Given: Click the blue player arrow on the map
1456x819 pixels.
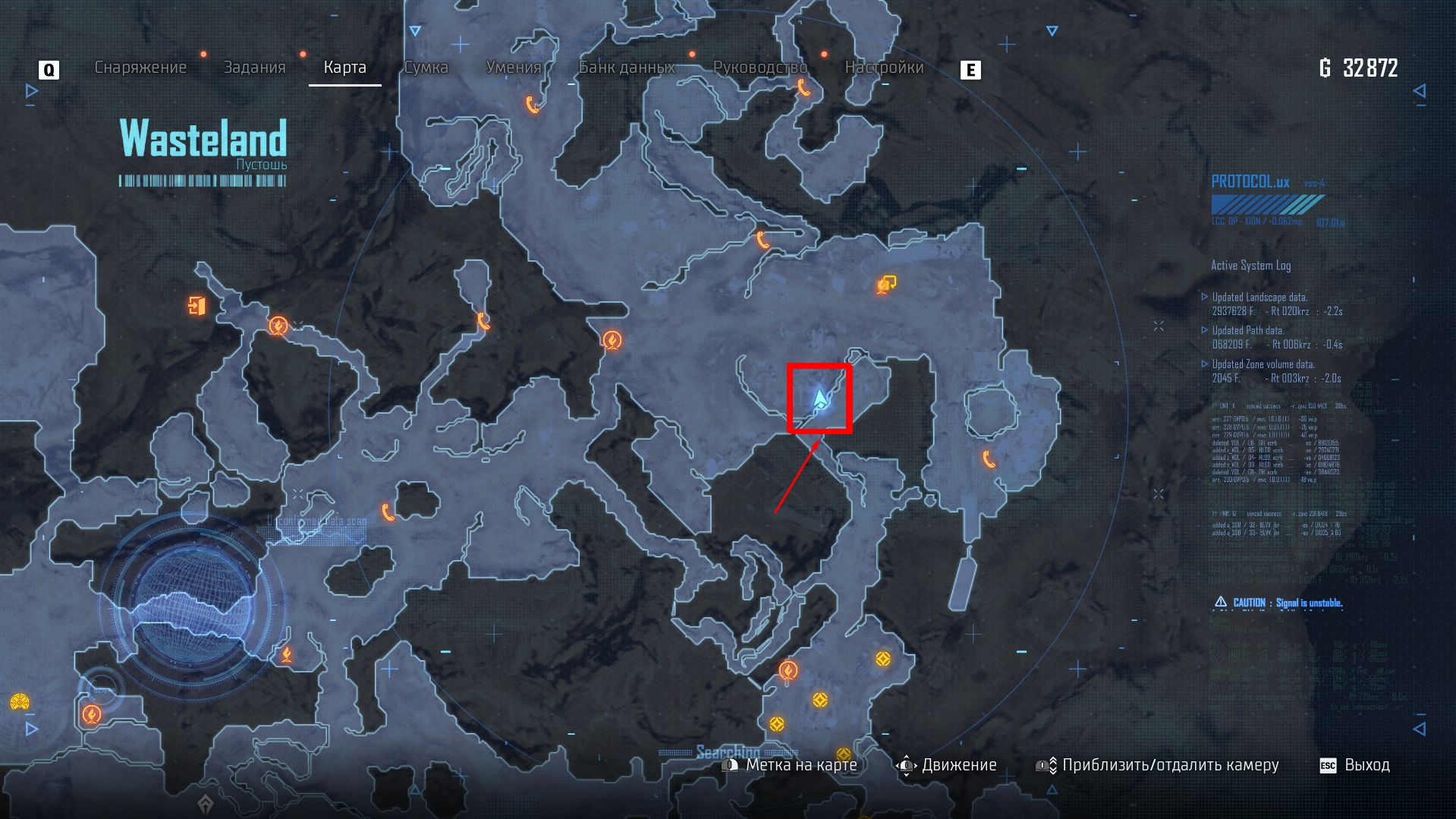Looking at the screenshot, I should coord(820,398).
